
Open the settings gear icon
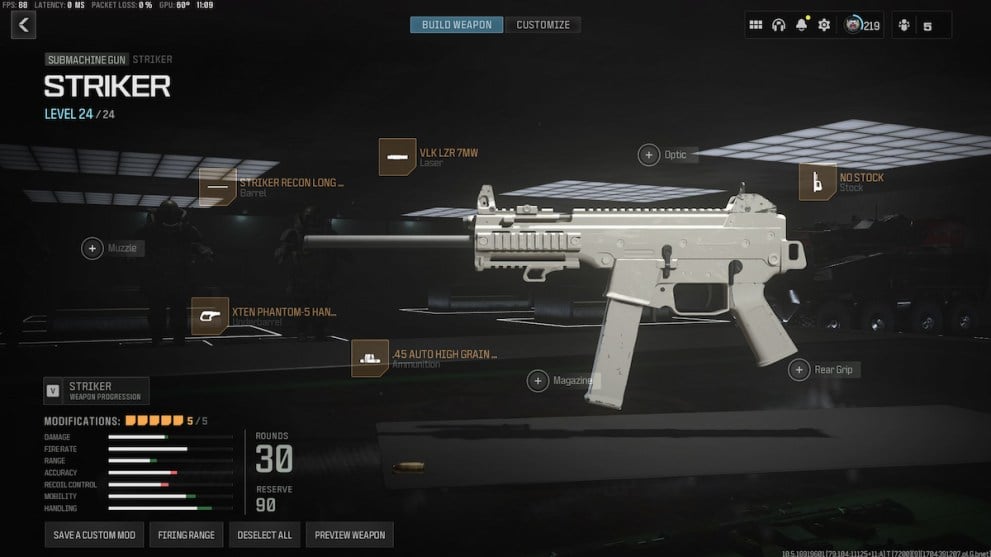824,25
